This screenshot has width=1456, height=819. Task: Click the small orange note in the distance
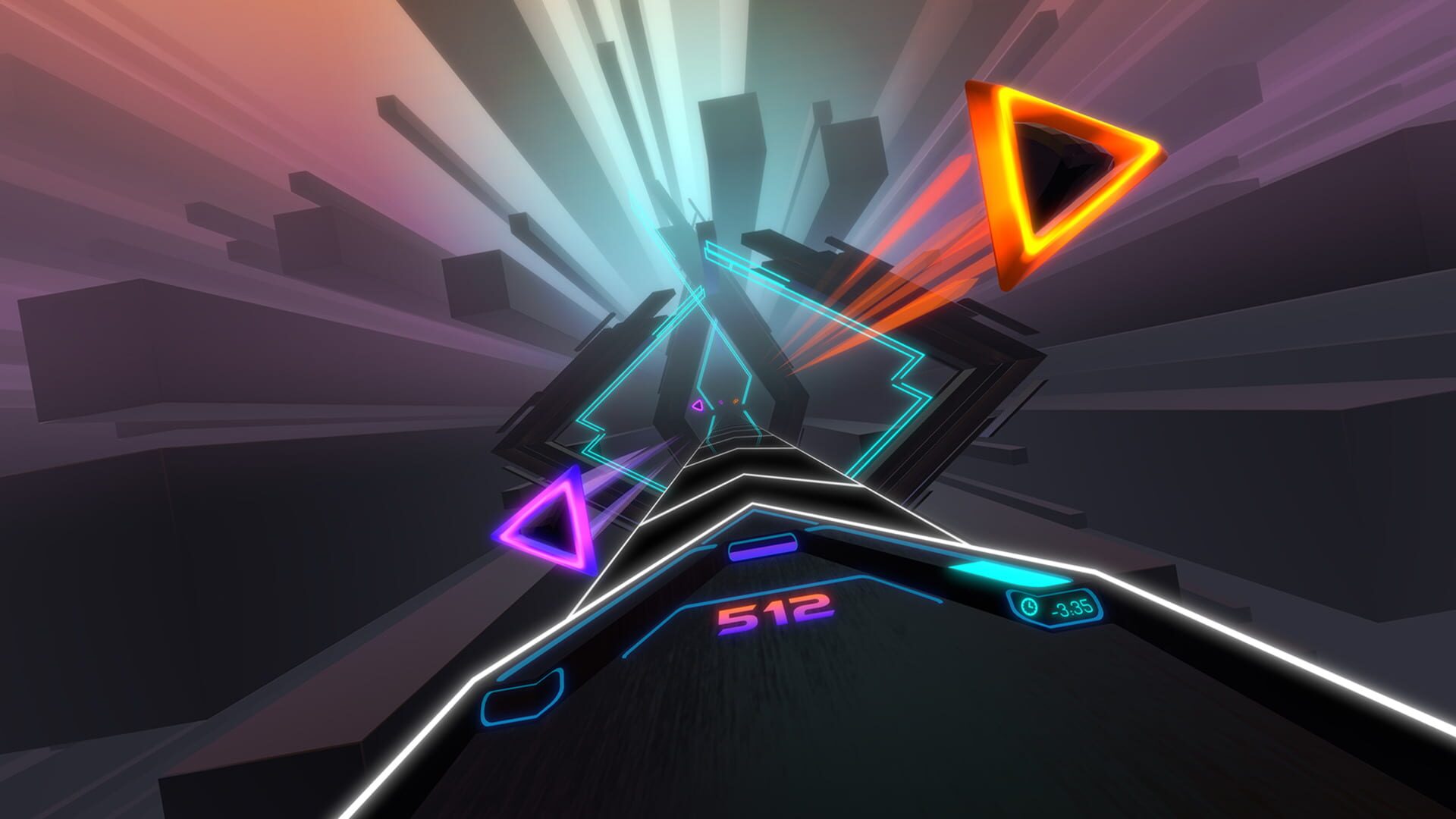coord(735,401)
